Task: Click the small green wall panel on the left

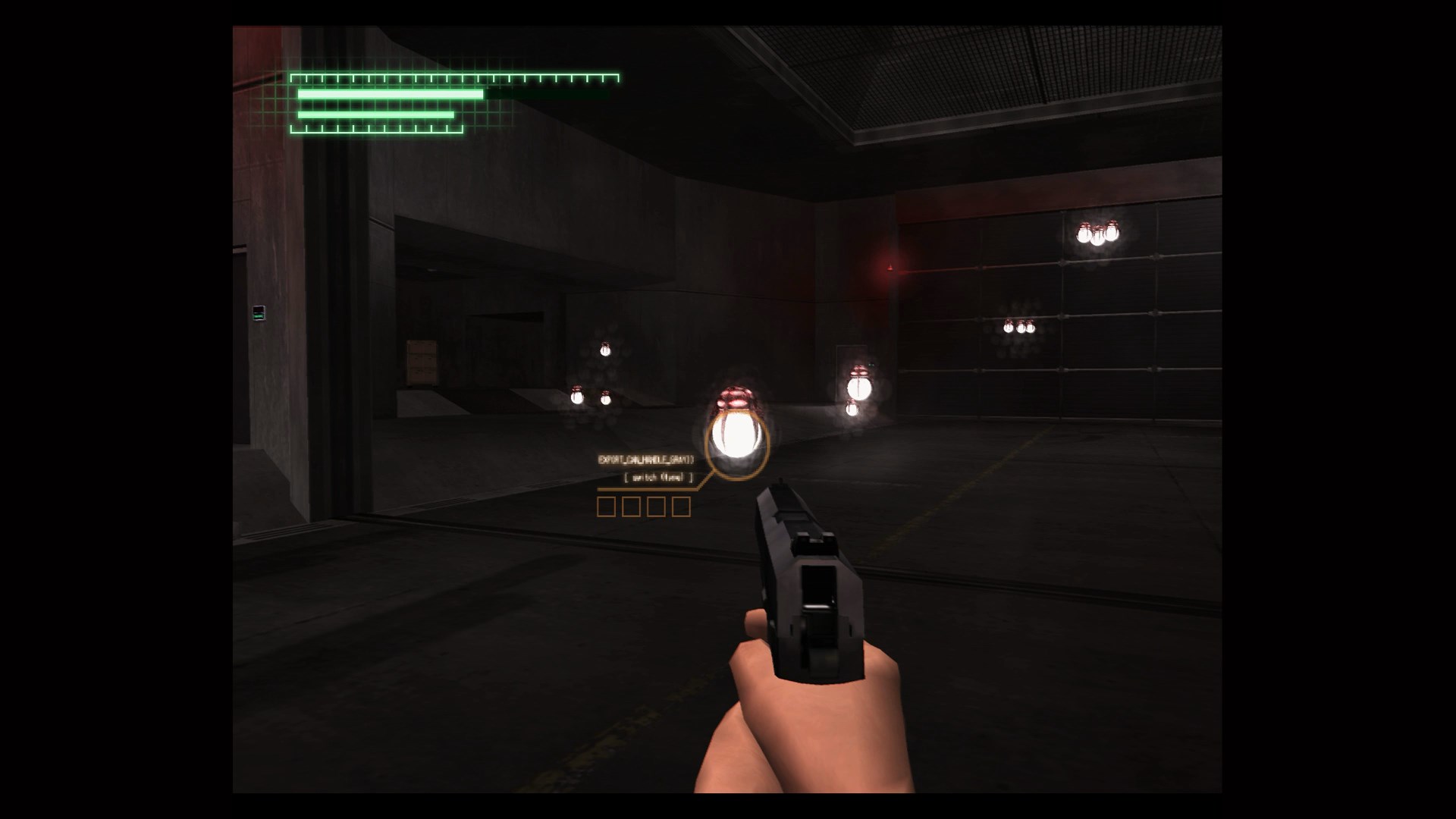Action: 258,313
